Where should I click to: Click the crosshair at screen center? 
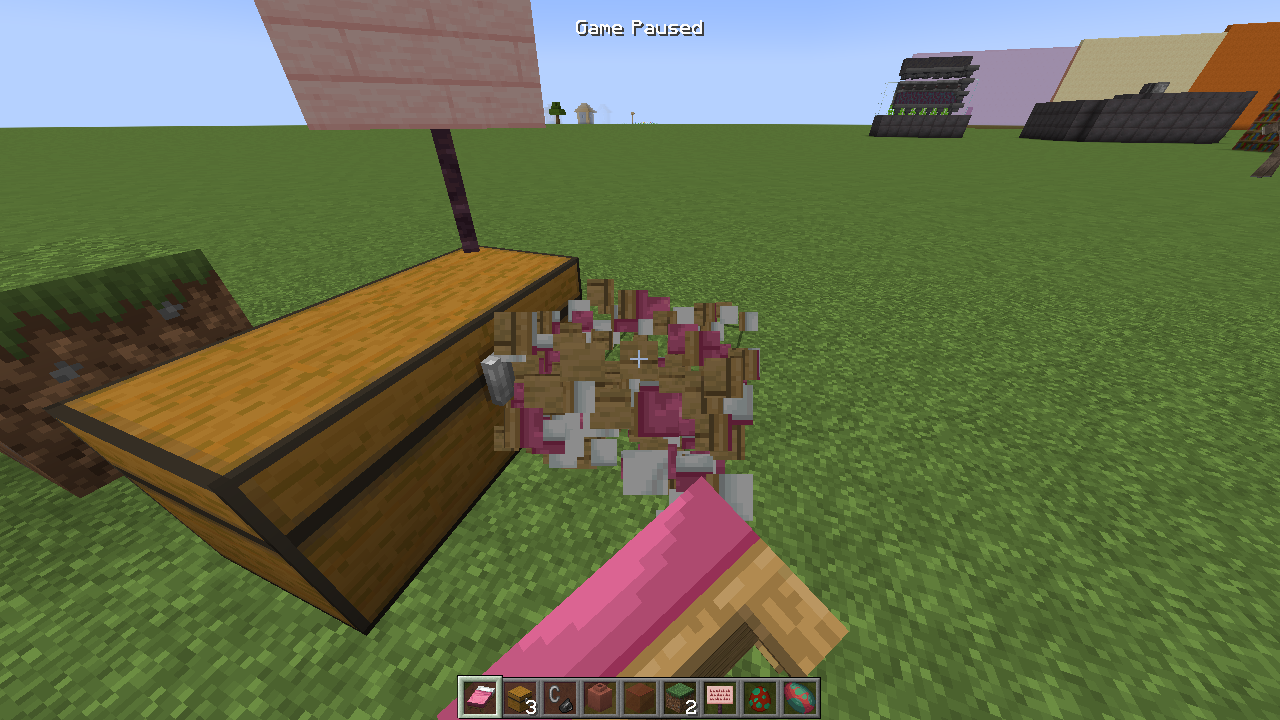(x=639, y=358)
